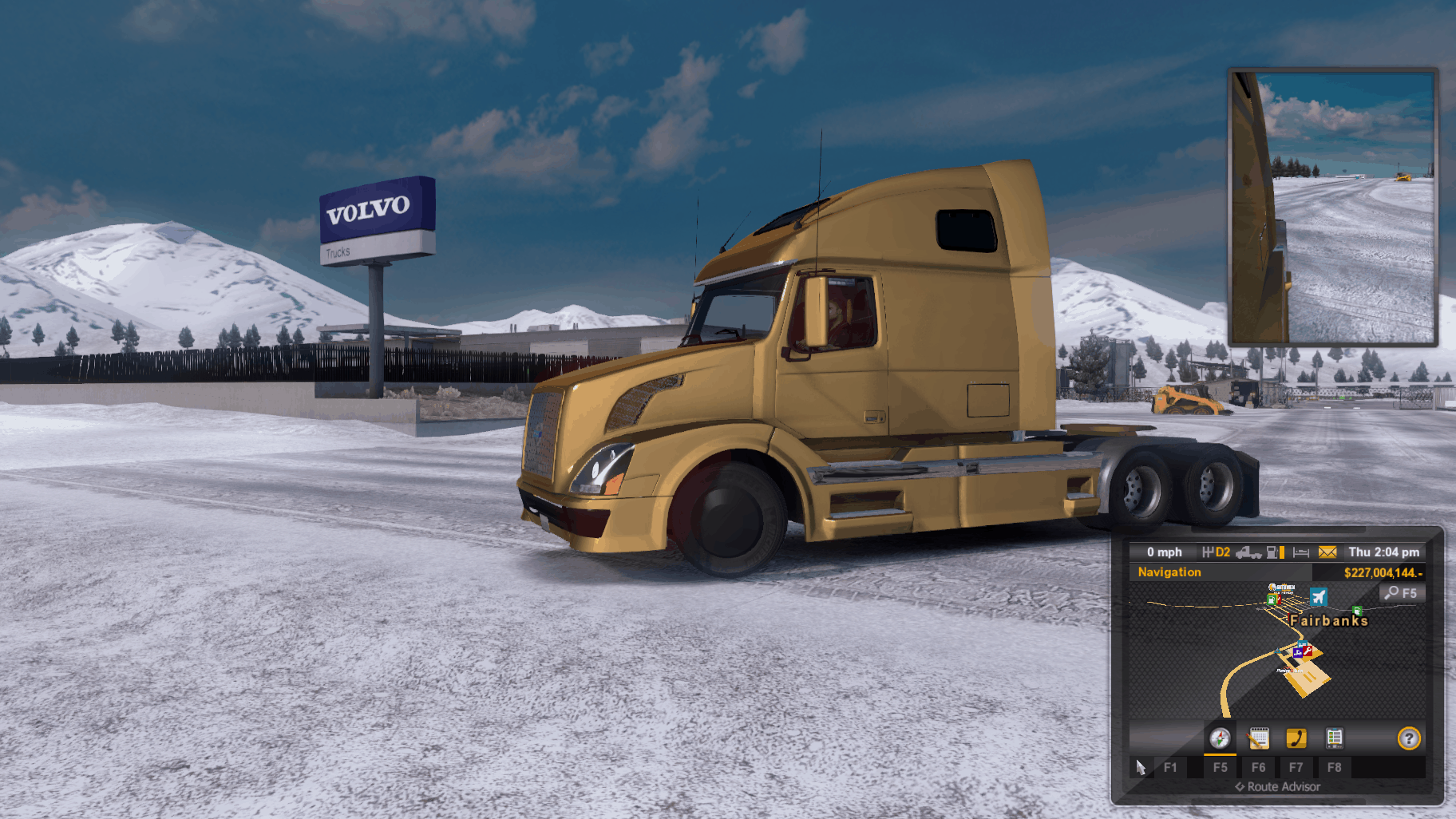Select the side mirror view panel
Screen dimensions: 1456x819
coord(1332,208)
